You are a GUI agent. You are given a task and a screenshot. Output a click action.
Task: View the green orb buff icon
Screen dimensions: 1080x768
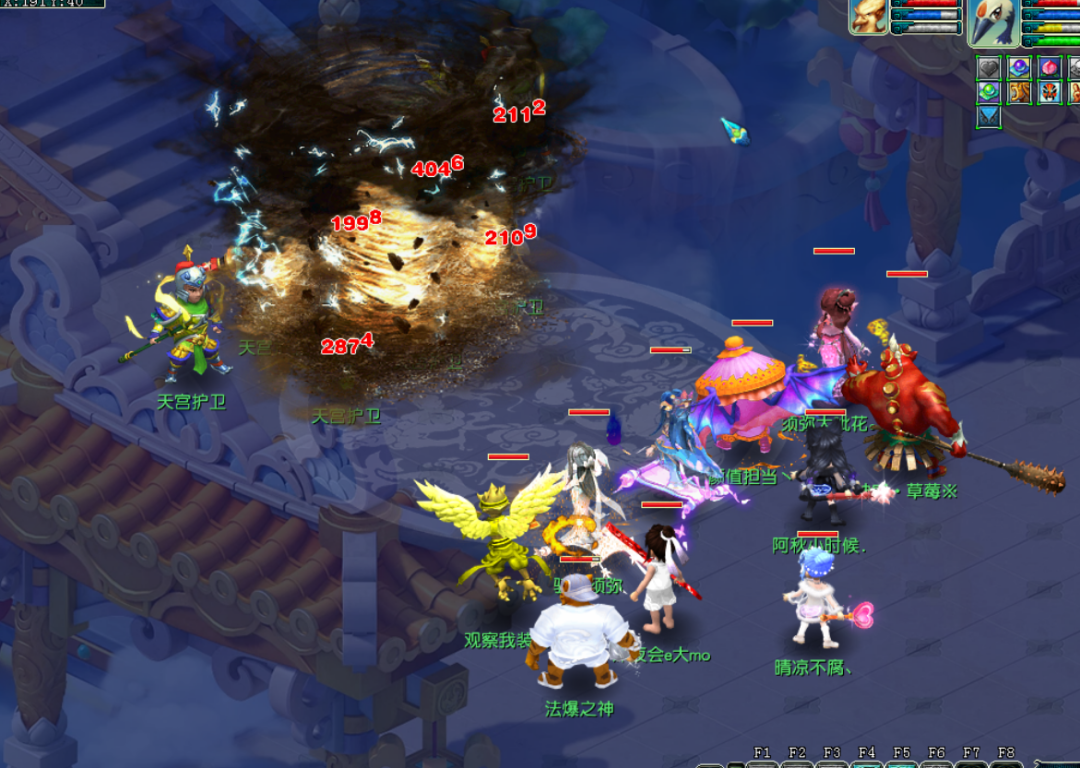989,92
